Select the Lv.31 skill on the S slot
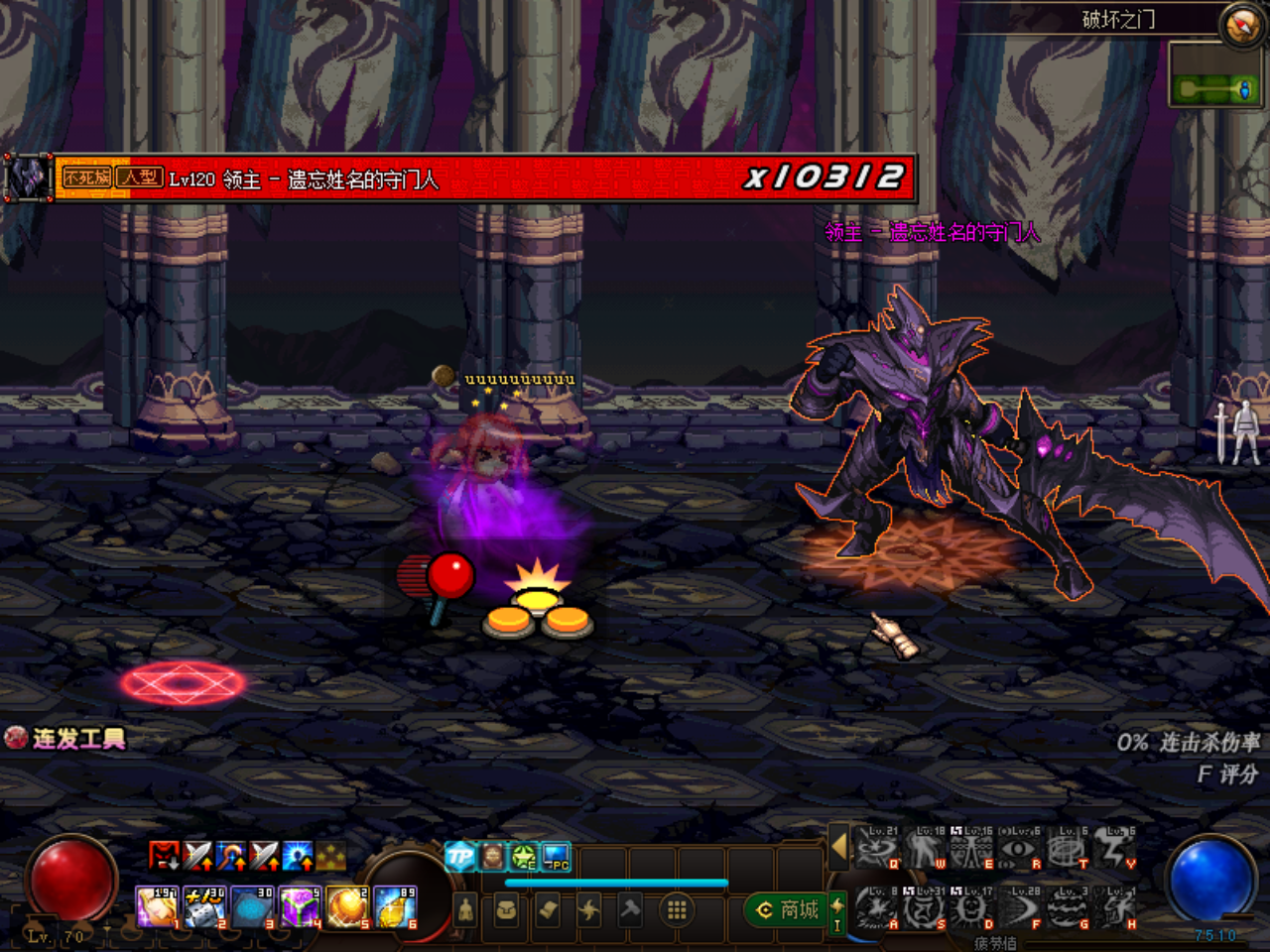The image size is (1270, 952). (924, 908)
